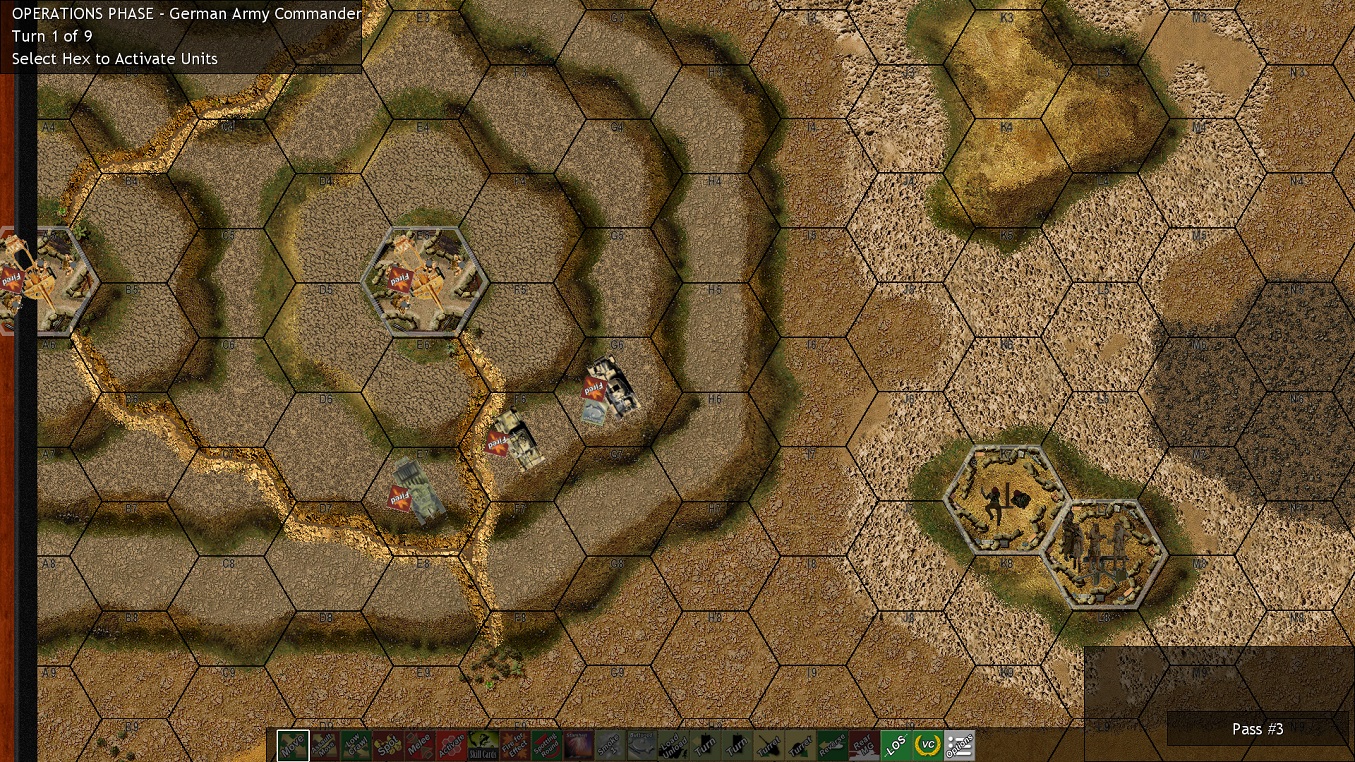Select Fire for Effect
Image resolution: width=1355 pixels, height=762 pixels.
point(513,745)
